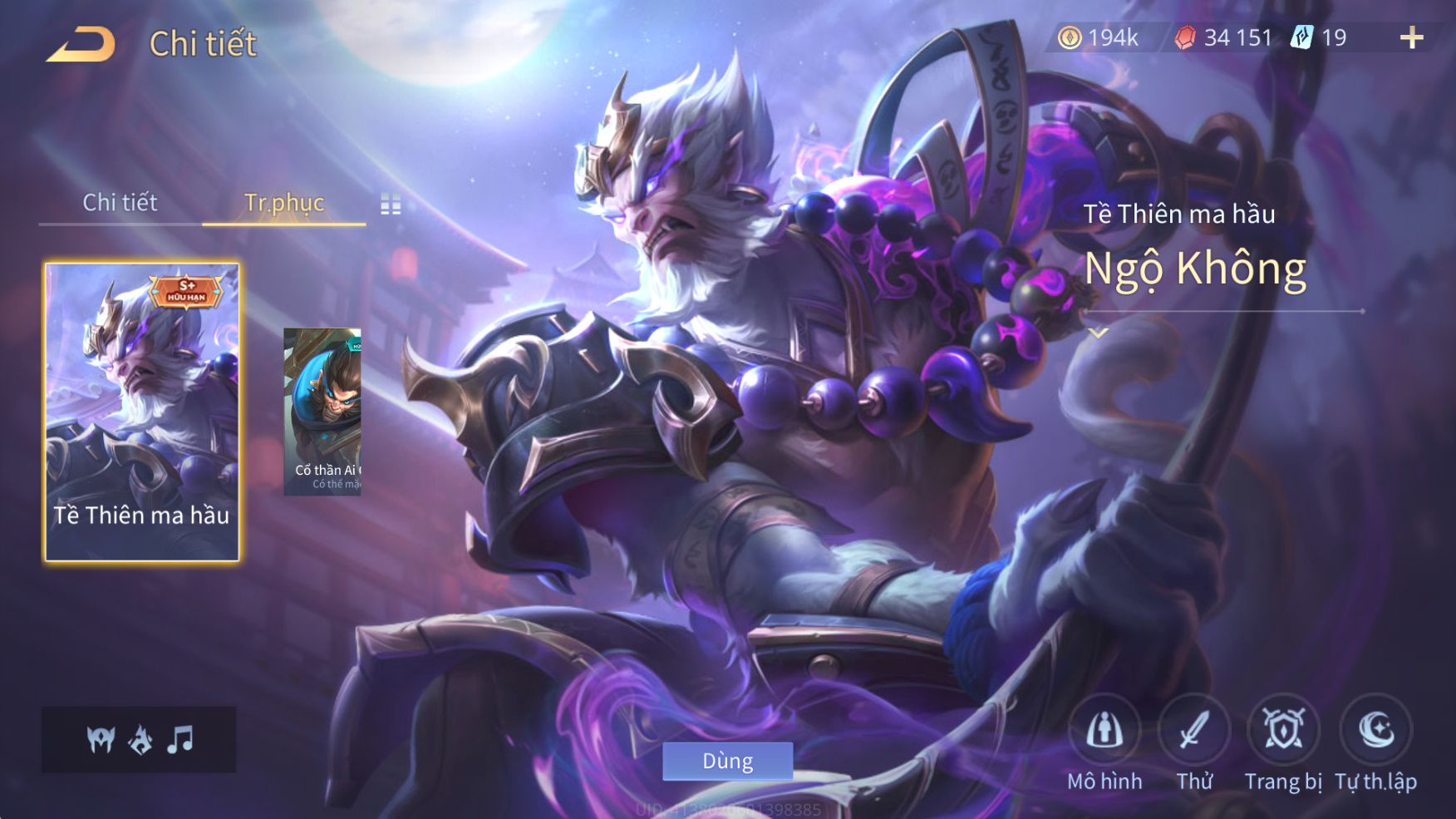Toggle the skin grid view icon
The width and height of the screenshot is (1456, 819).
pyautogui.click(x=391, y=204)
